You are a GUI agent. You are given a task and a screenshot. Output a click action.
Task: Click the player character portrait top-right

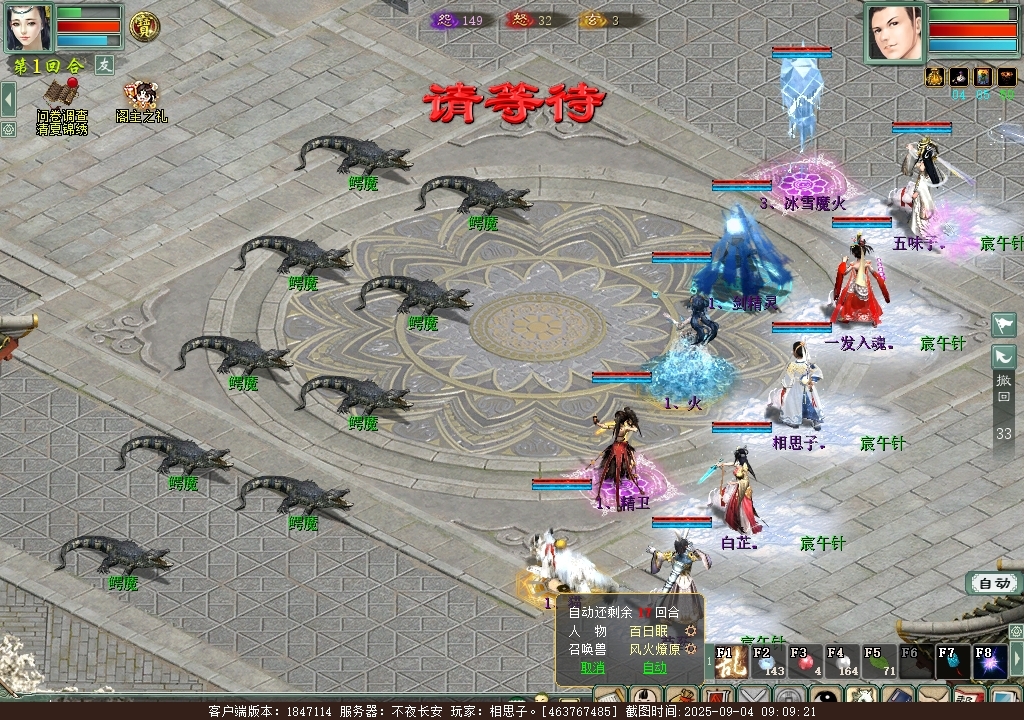click(x=896, y=32)
